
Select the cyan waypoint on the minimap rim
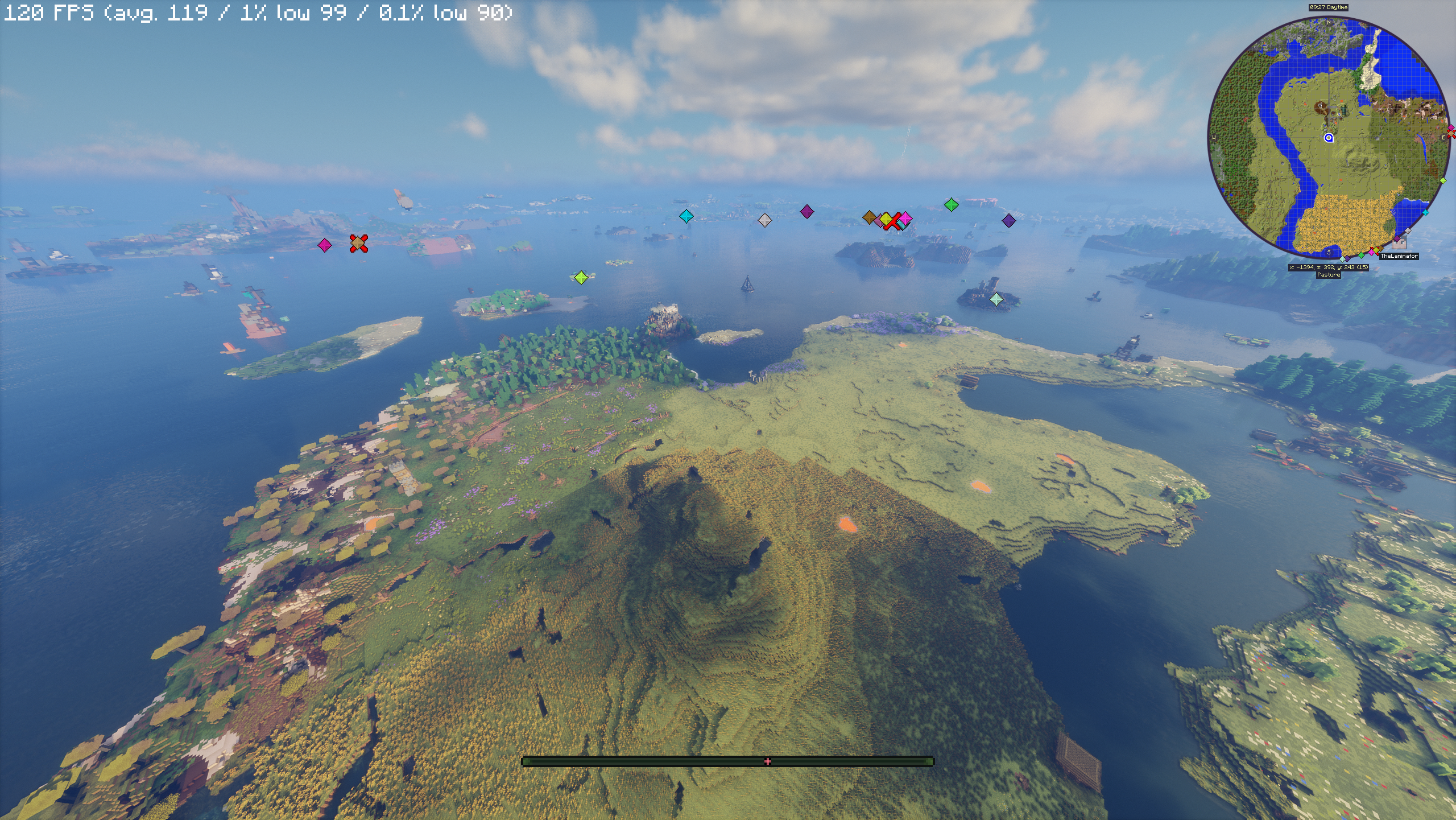(x=1425, y=212)
